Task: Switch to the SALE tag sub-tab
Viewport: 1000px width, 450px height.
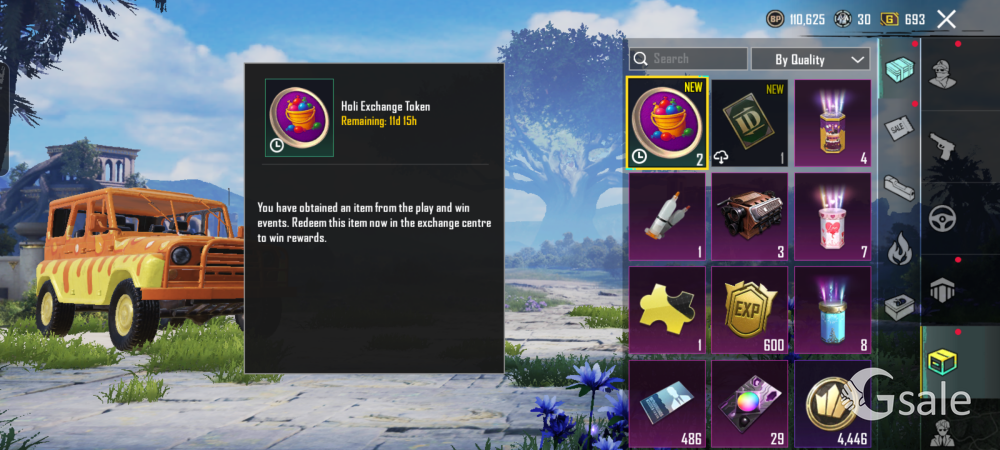Action: point(898,128)
